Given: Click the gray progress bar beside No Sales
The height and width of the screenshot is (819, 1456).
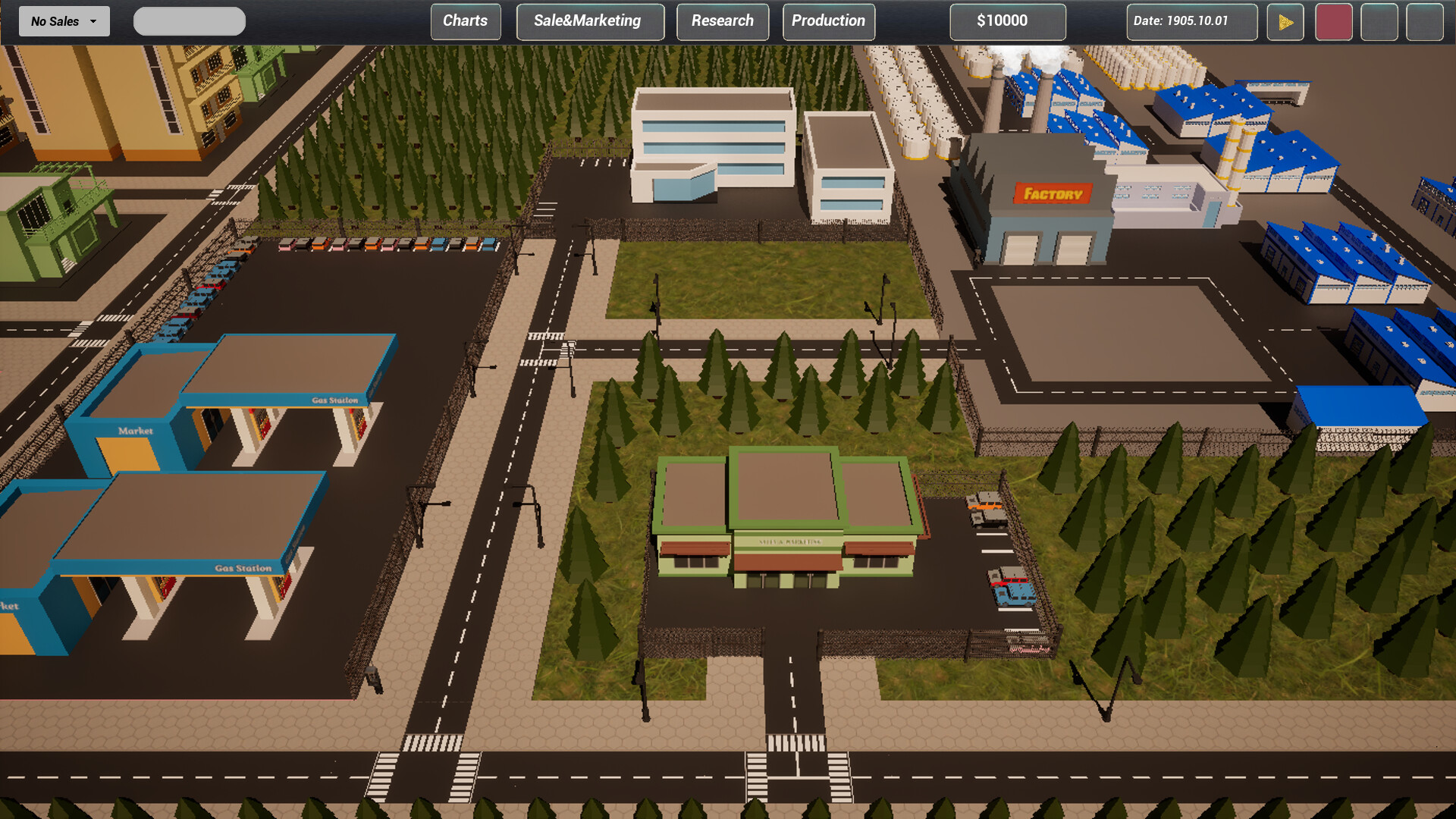Looking at the screenshot, I should 189,20.
